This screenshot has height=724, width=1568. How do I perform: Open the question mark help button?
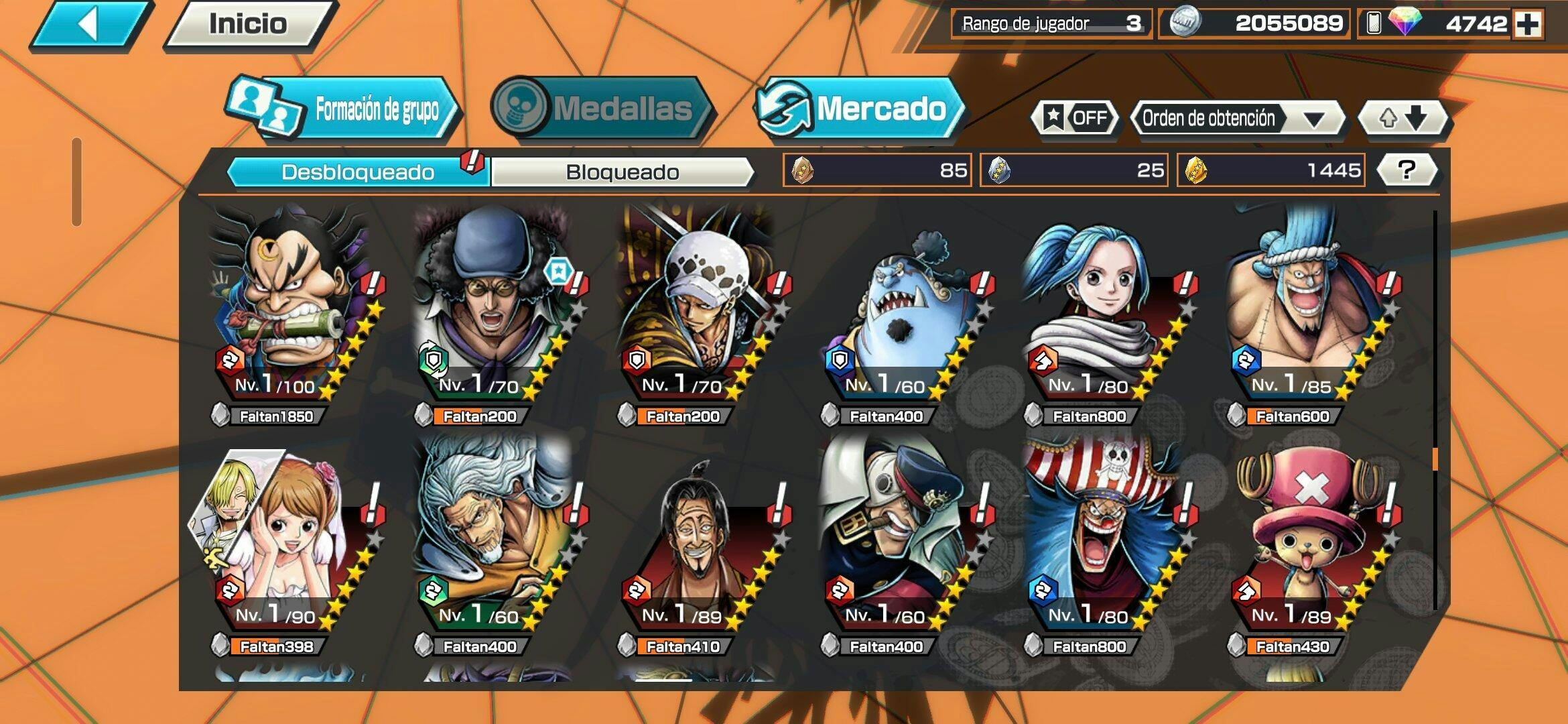(1407, 170)
